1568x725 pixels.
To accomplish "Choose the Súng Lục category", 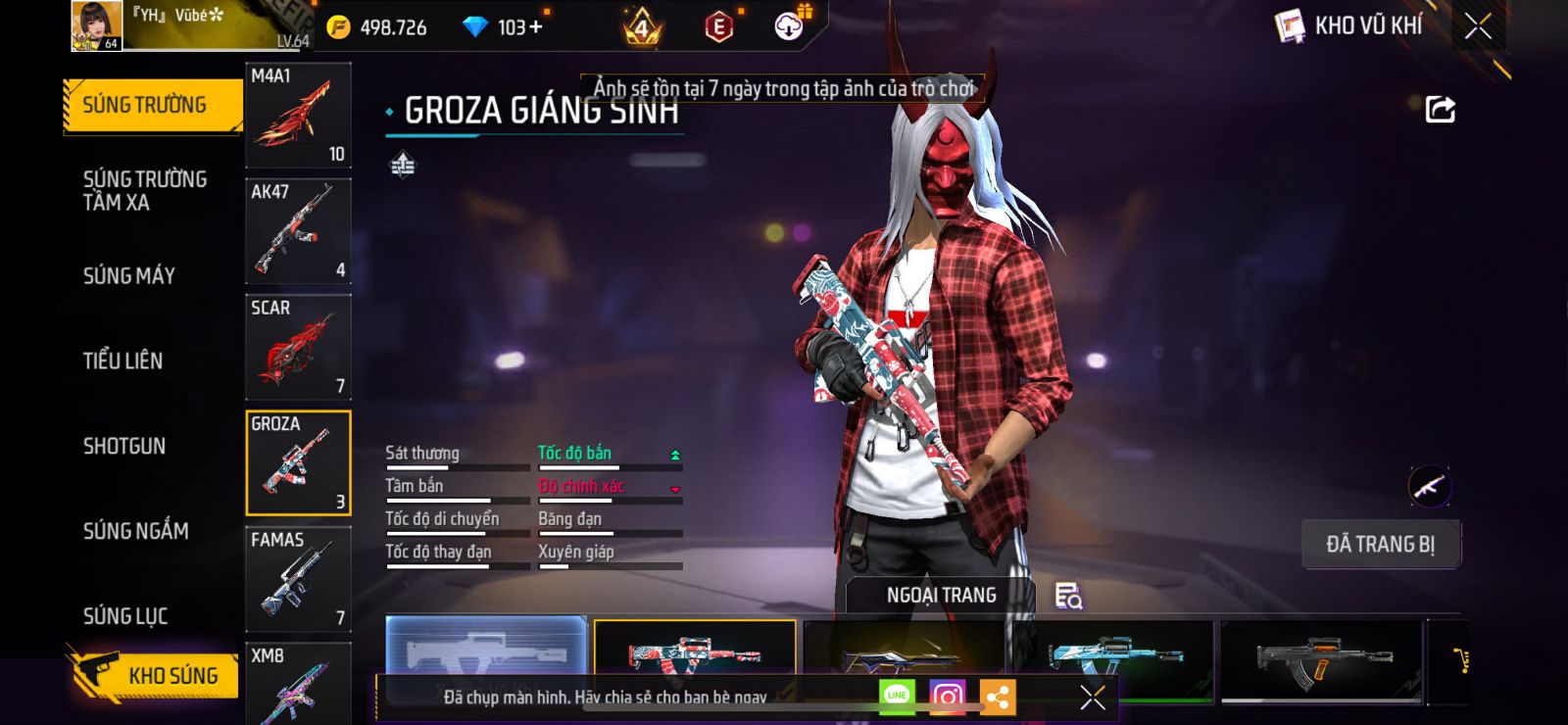I will click(125, 616).
